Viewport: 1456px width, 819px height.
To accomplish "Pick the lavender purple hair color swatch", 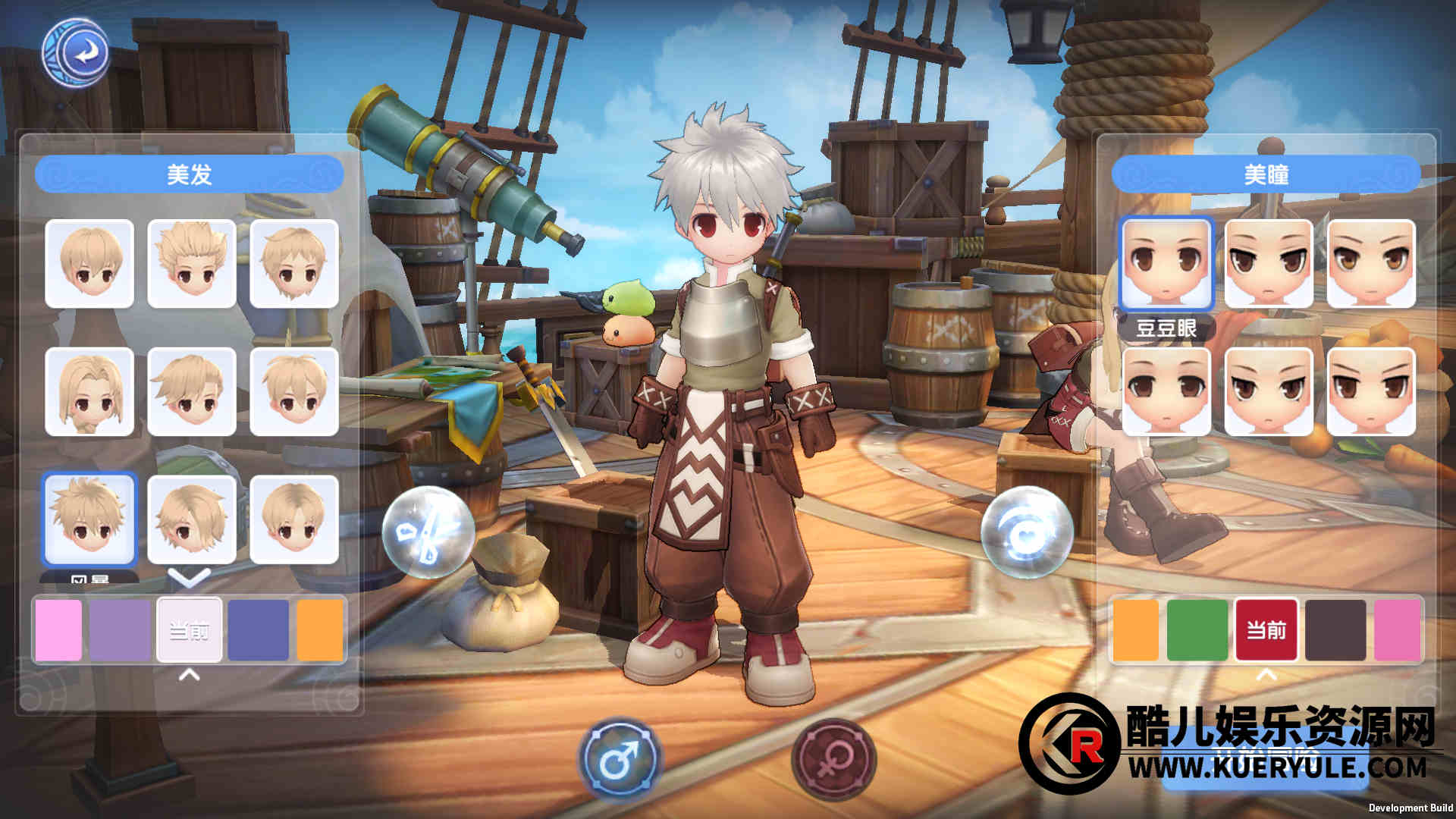I will pos(120,630).
